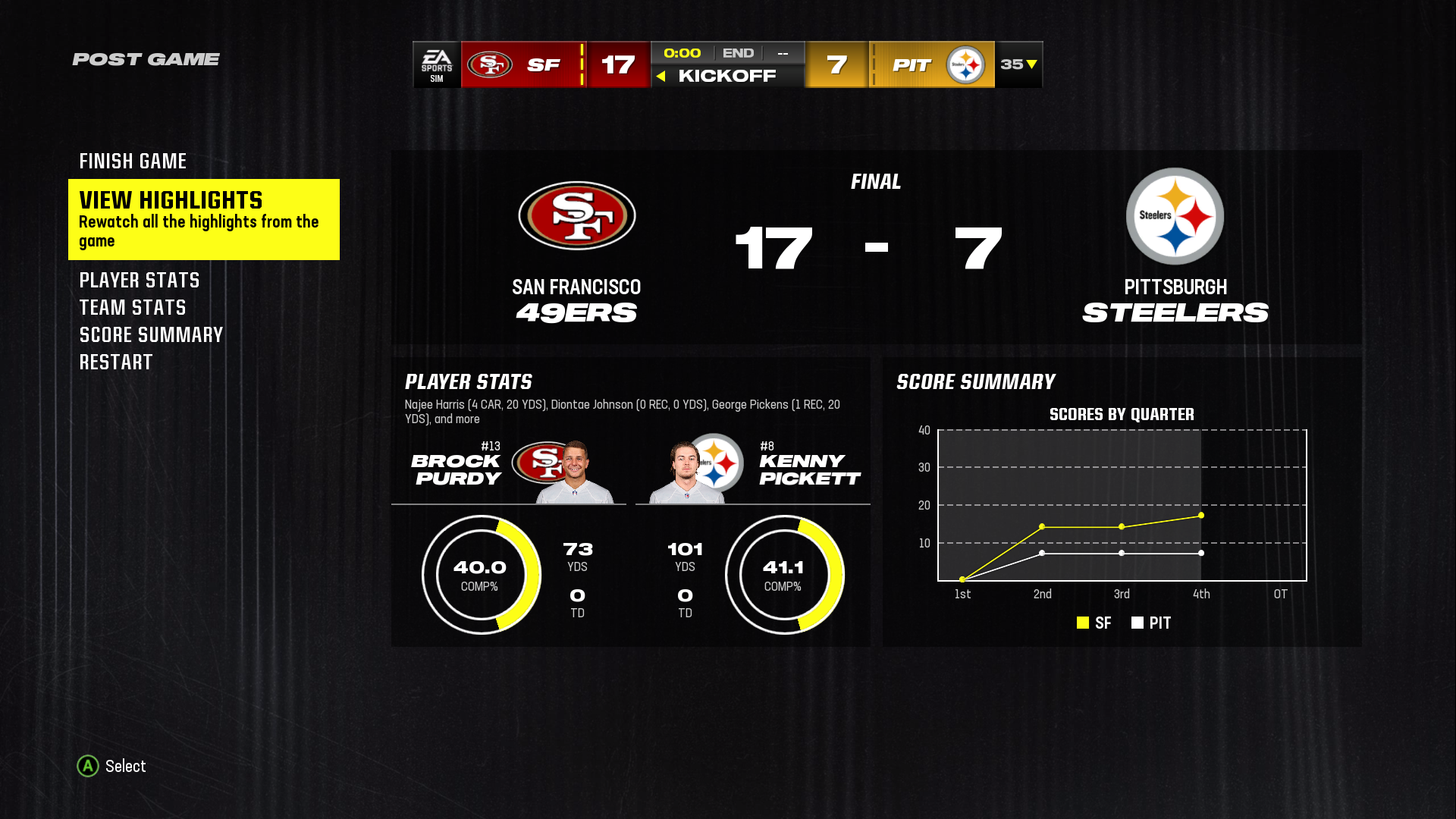
Task: Open Team Stats from the menu
Action: coord(133,308)
